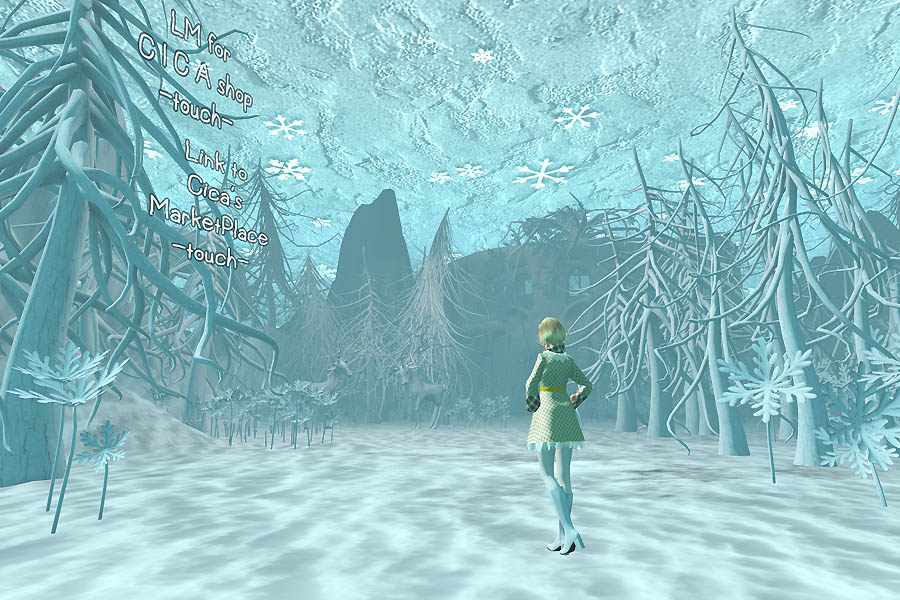Open the Link to Cica's MarketPlace label
This screenshot has width=900, height=600.
coord(205,203)
